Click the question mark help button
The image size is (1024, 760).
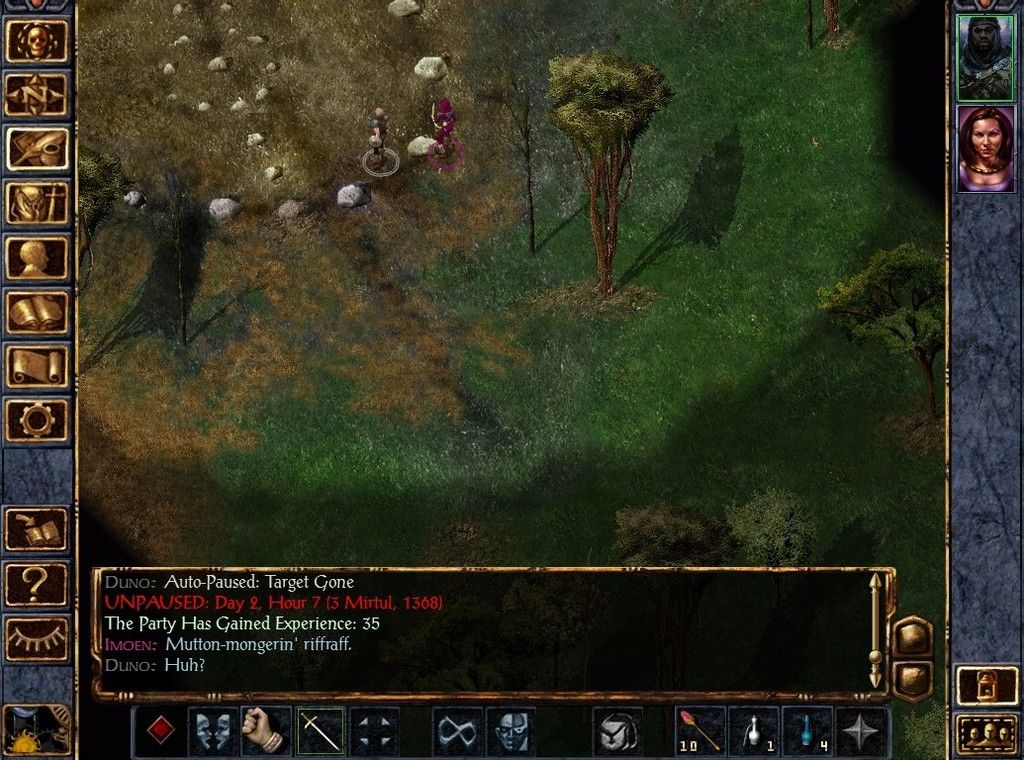[x=38, y=585]
